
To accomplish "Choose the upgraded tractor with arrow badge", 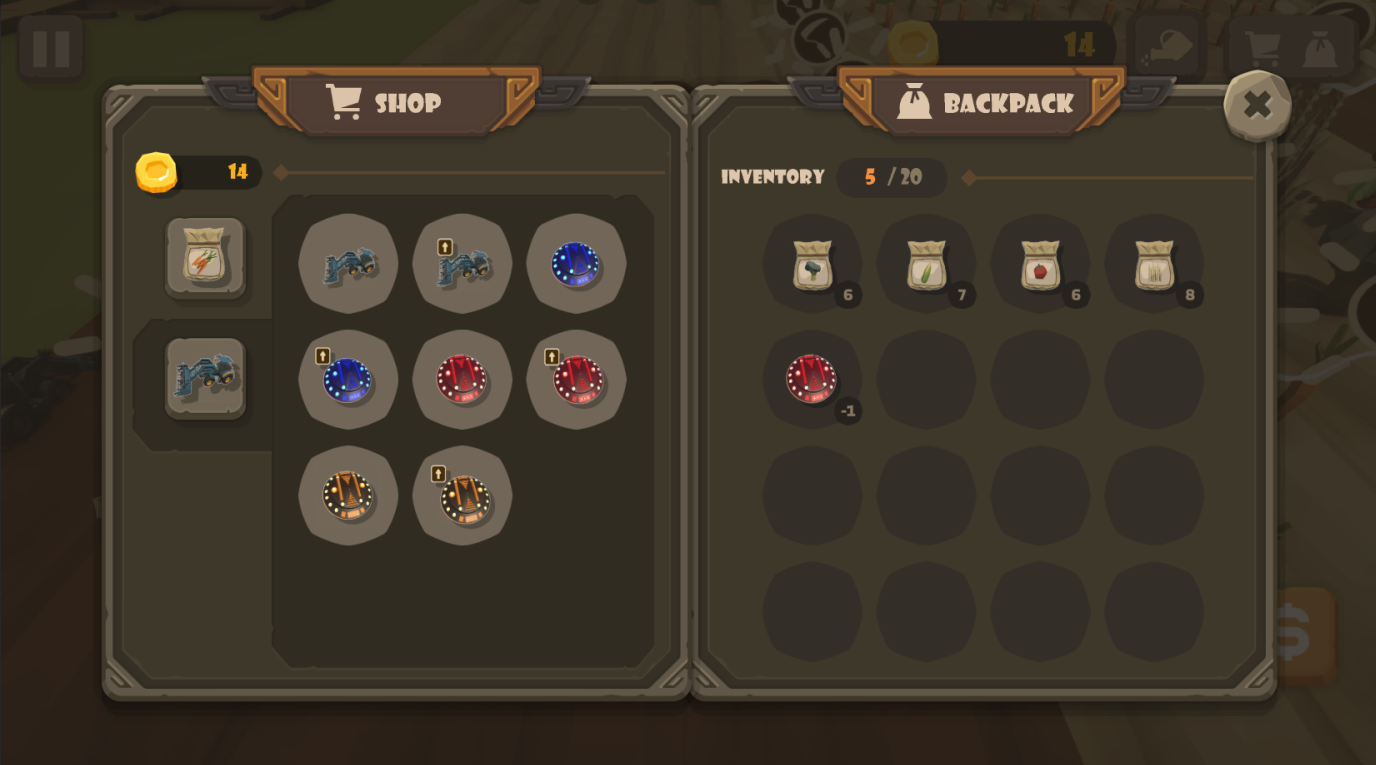I will click(462, 263).
